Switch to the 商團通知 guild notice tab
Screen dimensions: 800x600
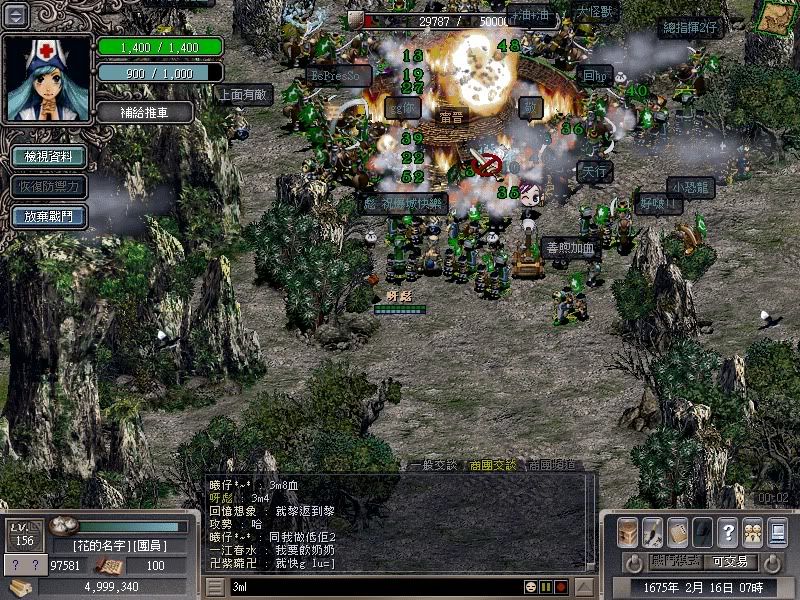pyautogui.click(x=551, y=465)
